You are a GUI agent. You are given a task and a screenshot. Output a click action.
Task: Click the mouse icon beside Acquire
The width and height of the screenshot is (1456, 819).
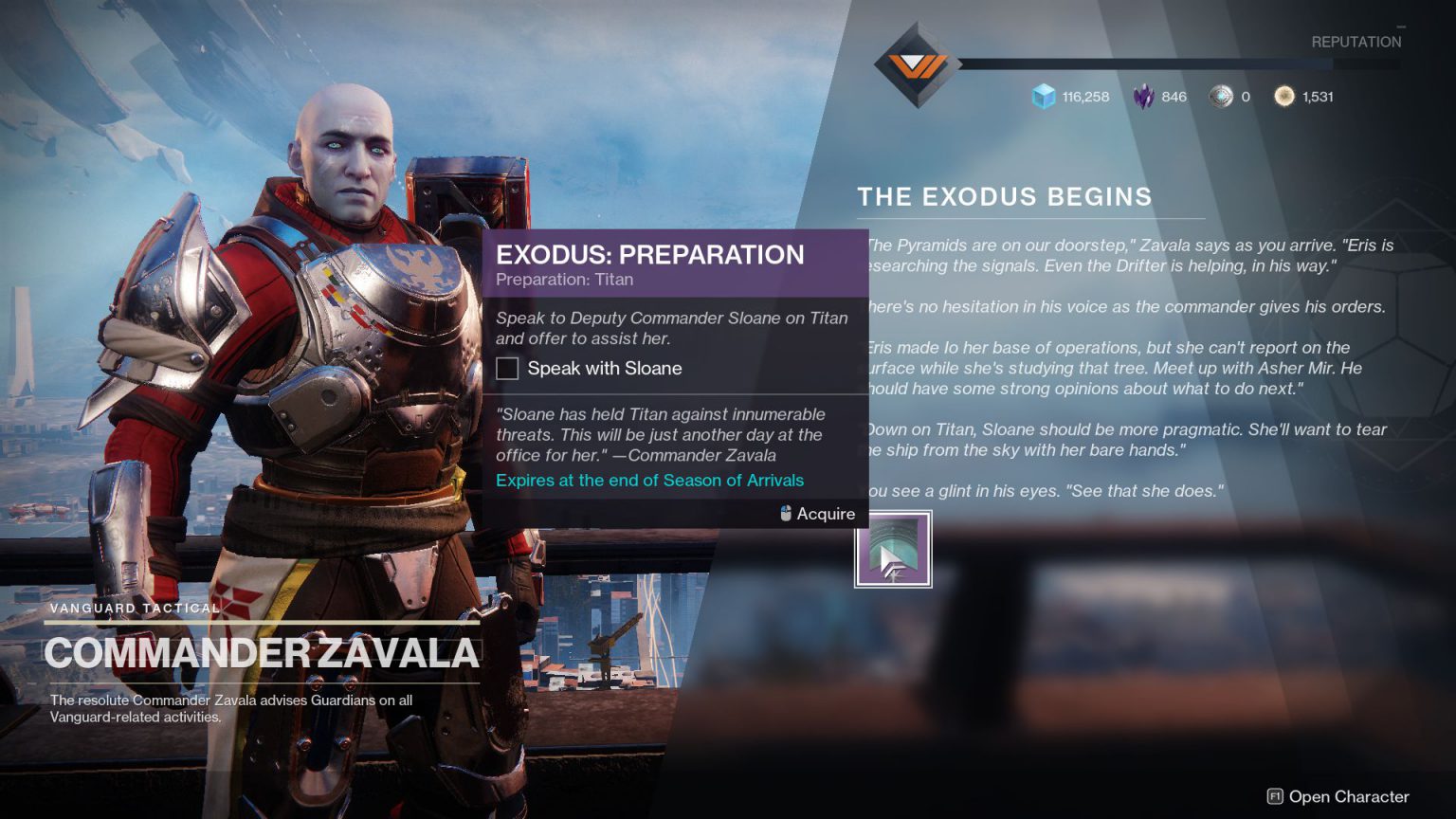[784, 513]
